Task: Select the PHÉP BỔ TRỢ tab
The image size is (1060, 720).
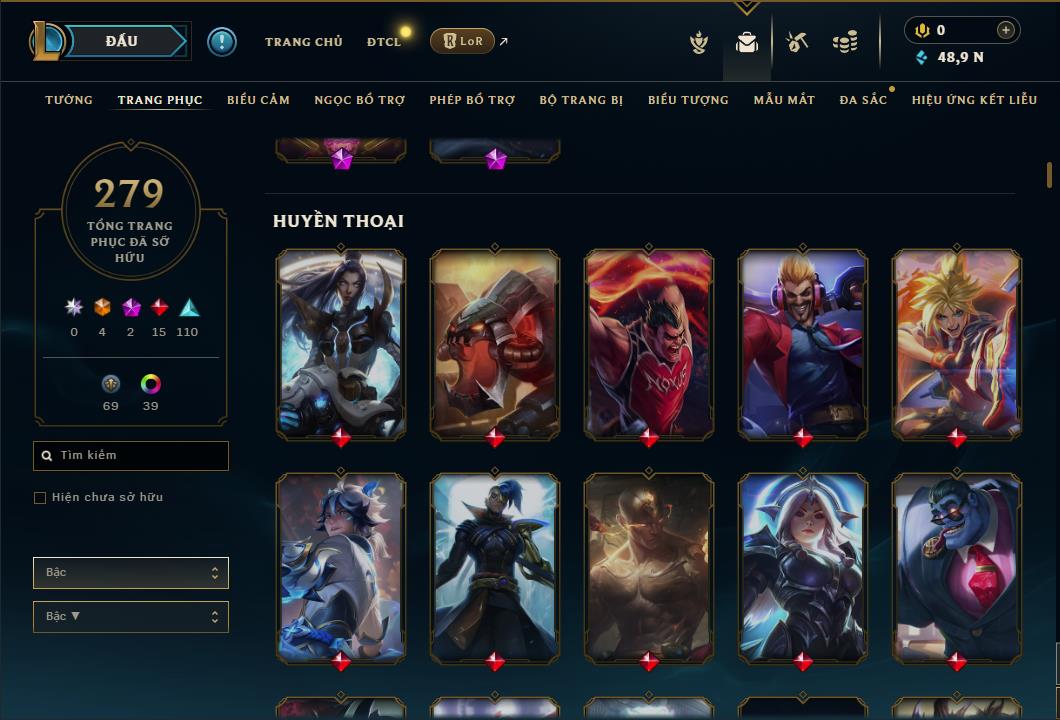Action: point(472,100)
